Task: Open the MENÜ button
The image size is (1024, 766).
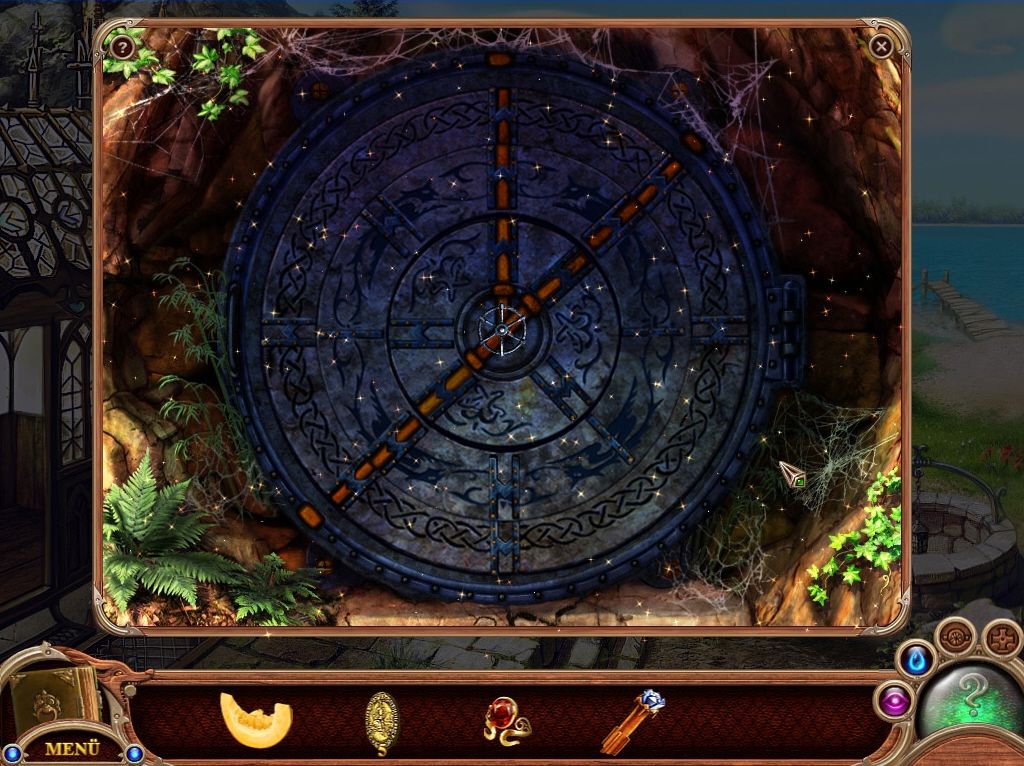Action: (72, 747)
